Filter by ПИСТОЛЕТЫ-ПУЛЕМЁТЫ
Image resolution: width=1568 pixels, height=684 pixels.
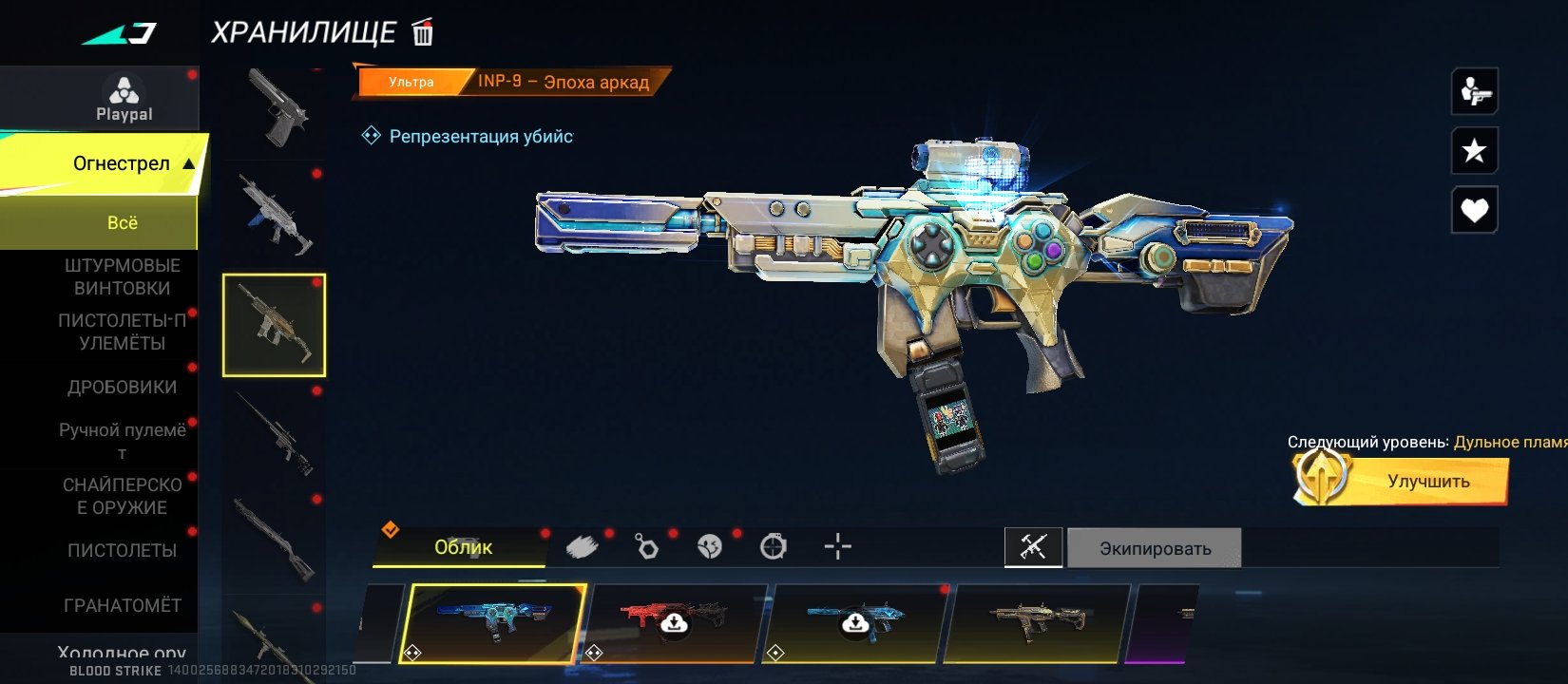click(122, 332)
